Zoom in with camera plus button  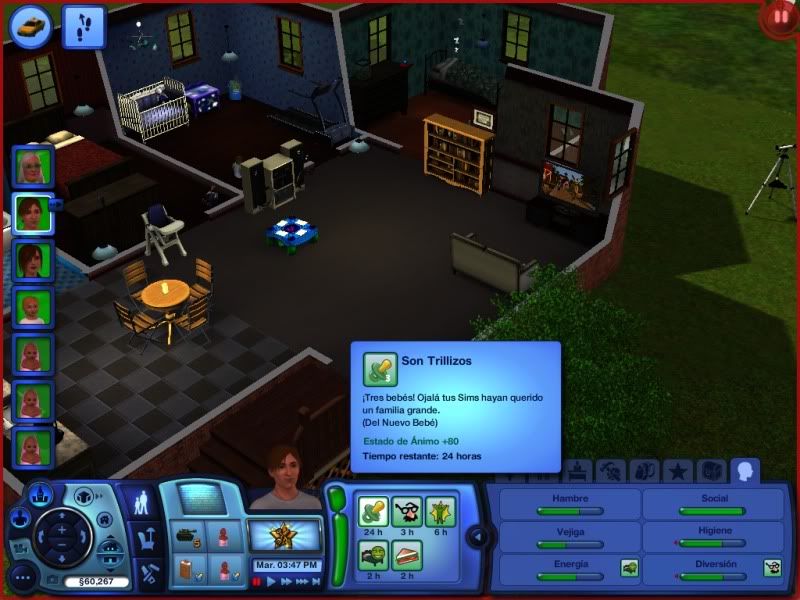(x=62, y=529)
